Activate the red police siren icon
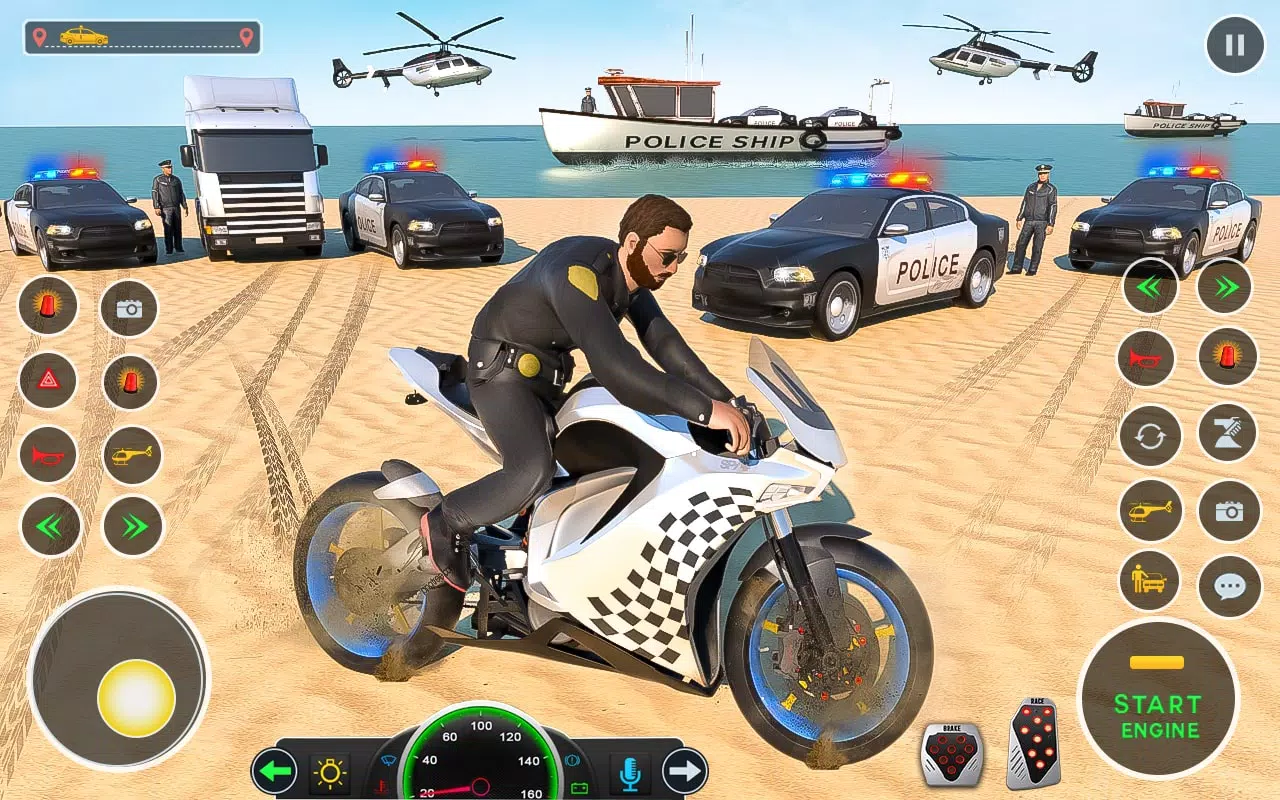Screen dimensions: 1280x800 tap(49, 306)
